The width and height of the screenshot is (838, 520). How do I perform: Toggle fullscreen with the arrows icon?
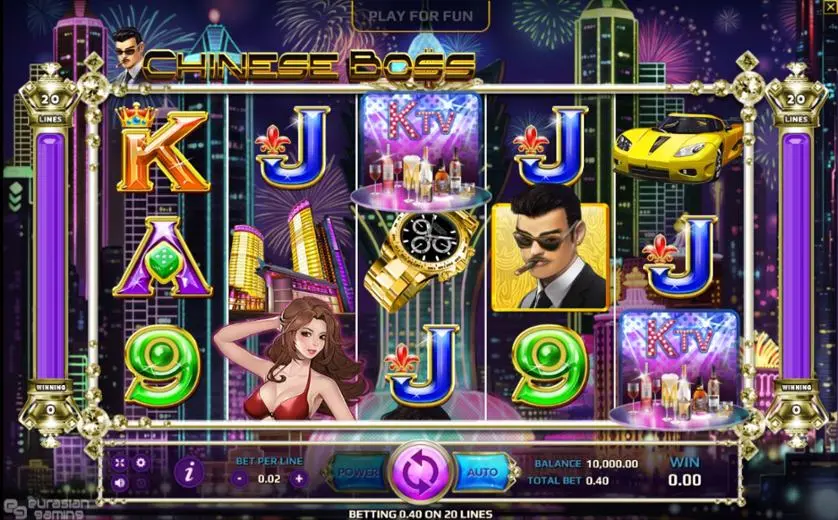tap(120, 463)
